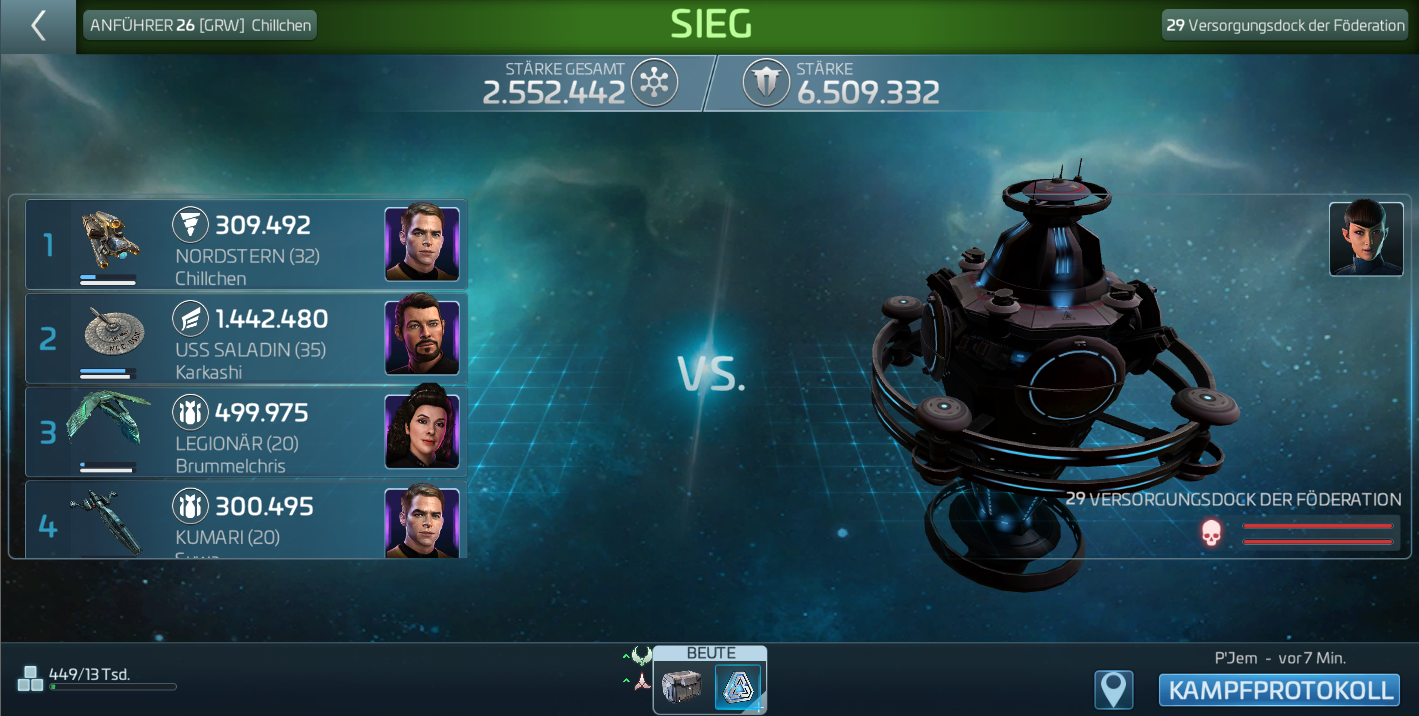Show battle location with the map pin
Viewport: 1419px width, 716px height.
click(x=1113, y=690)
